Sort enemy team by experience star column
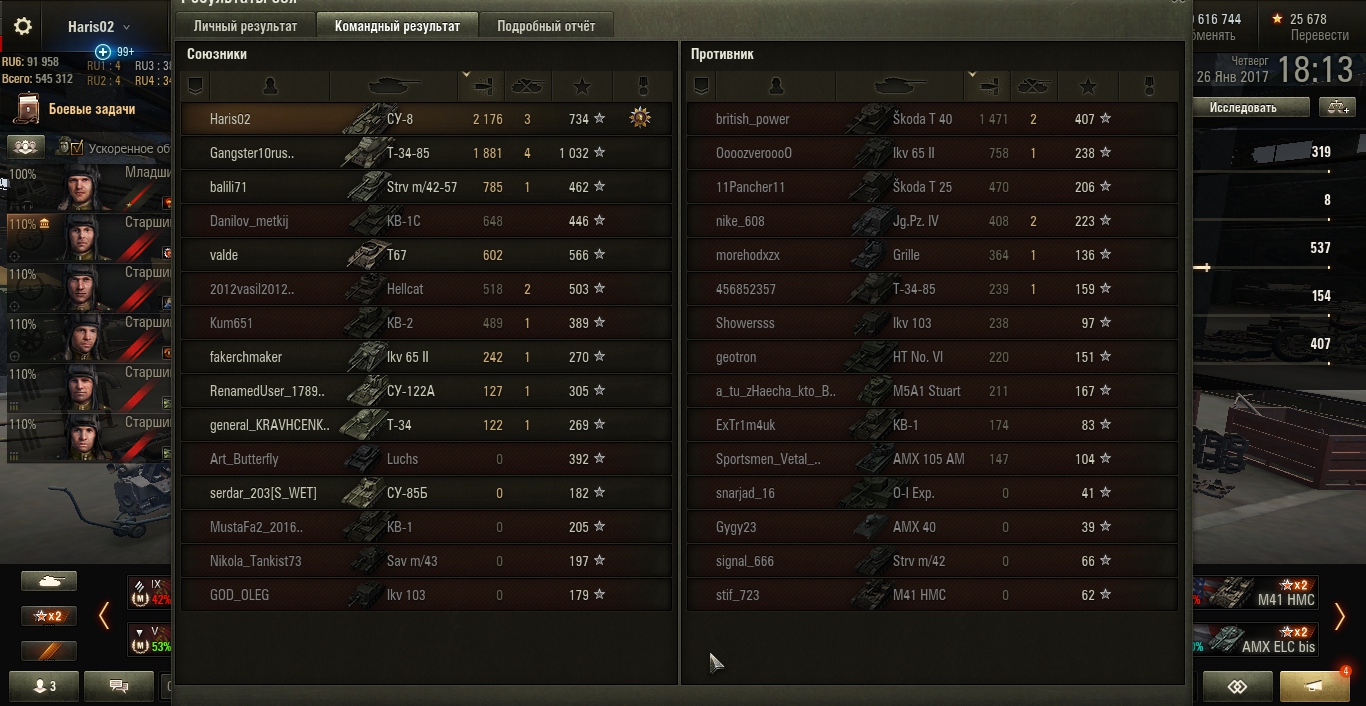 tap(1089, 86)
